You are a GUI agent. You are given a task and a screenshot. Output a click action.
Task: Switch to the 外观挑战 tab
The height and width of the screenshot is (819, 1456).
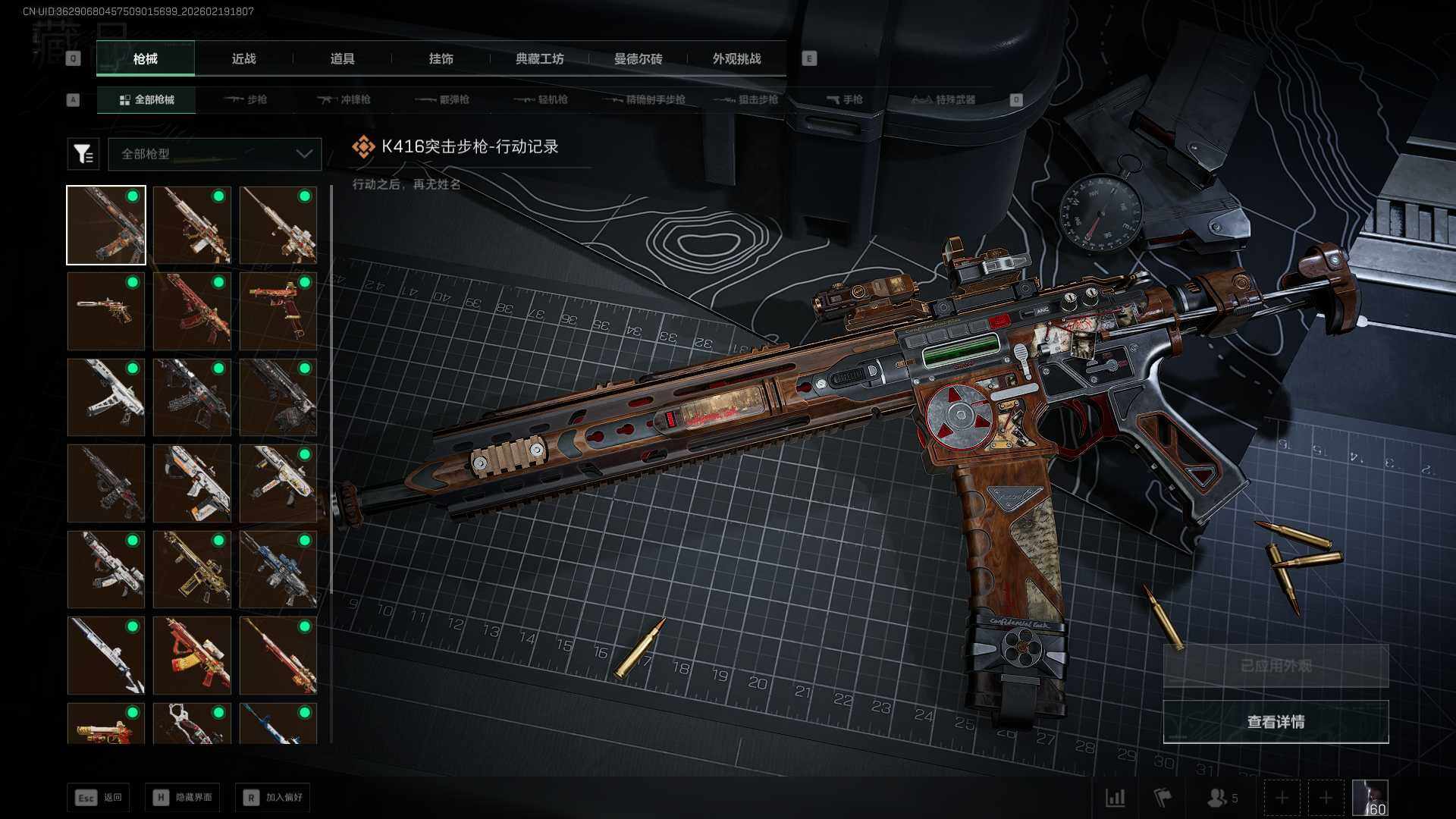(x=736, y=58)
